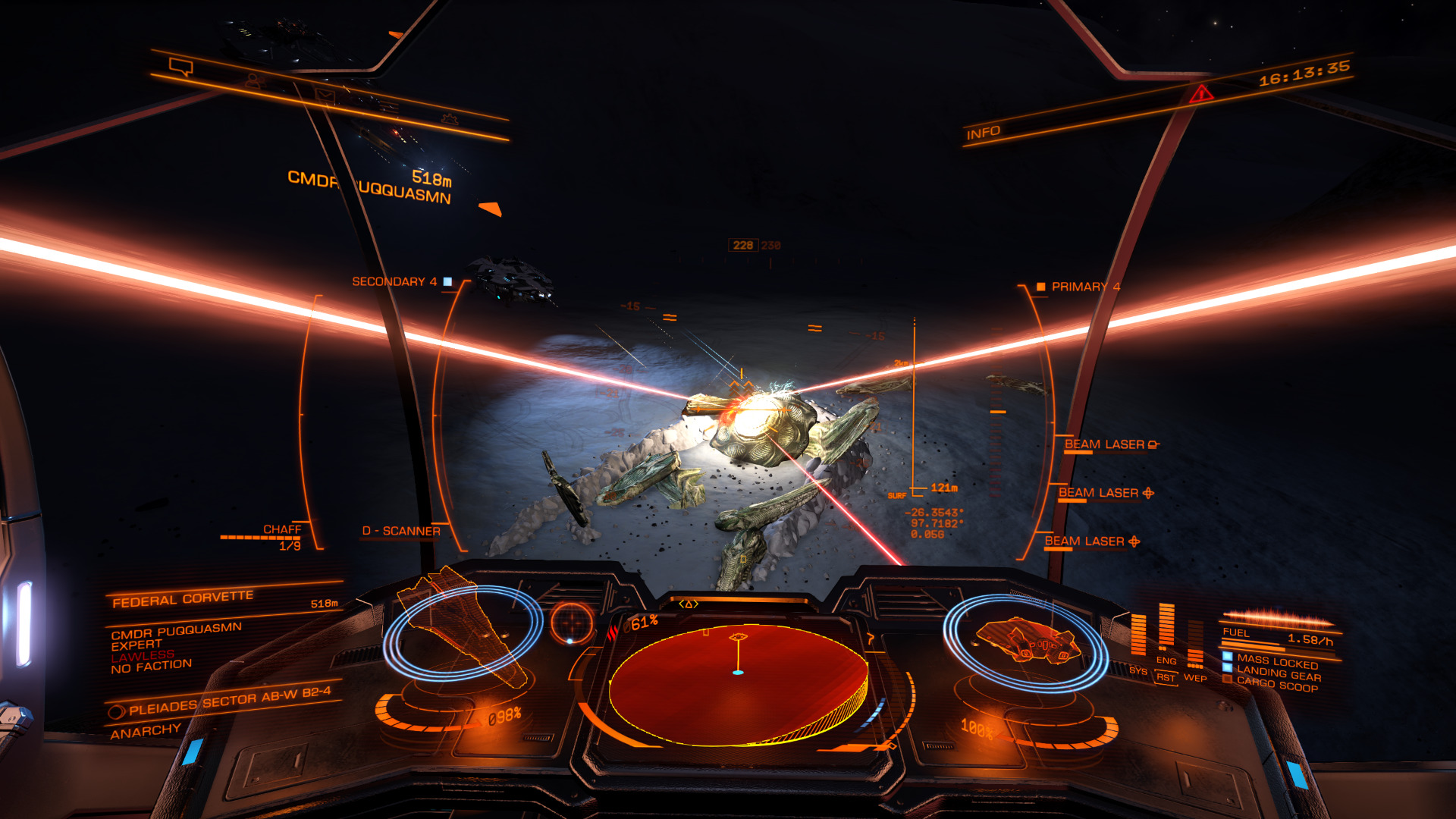The height and width of the screenshot is (819, 1456).
Task: Click the red warning triangle icon
Action: (x=1201, y=94)
